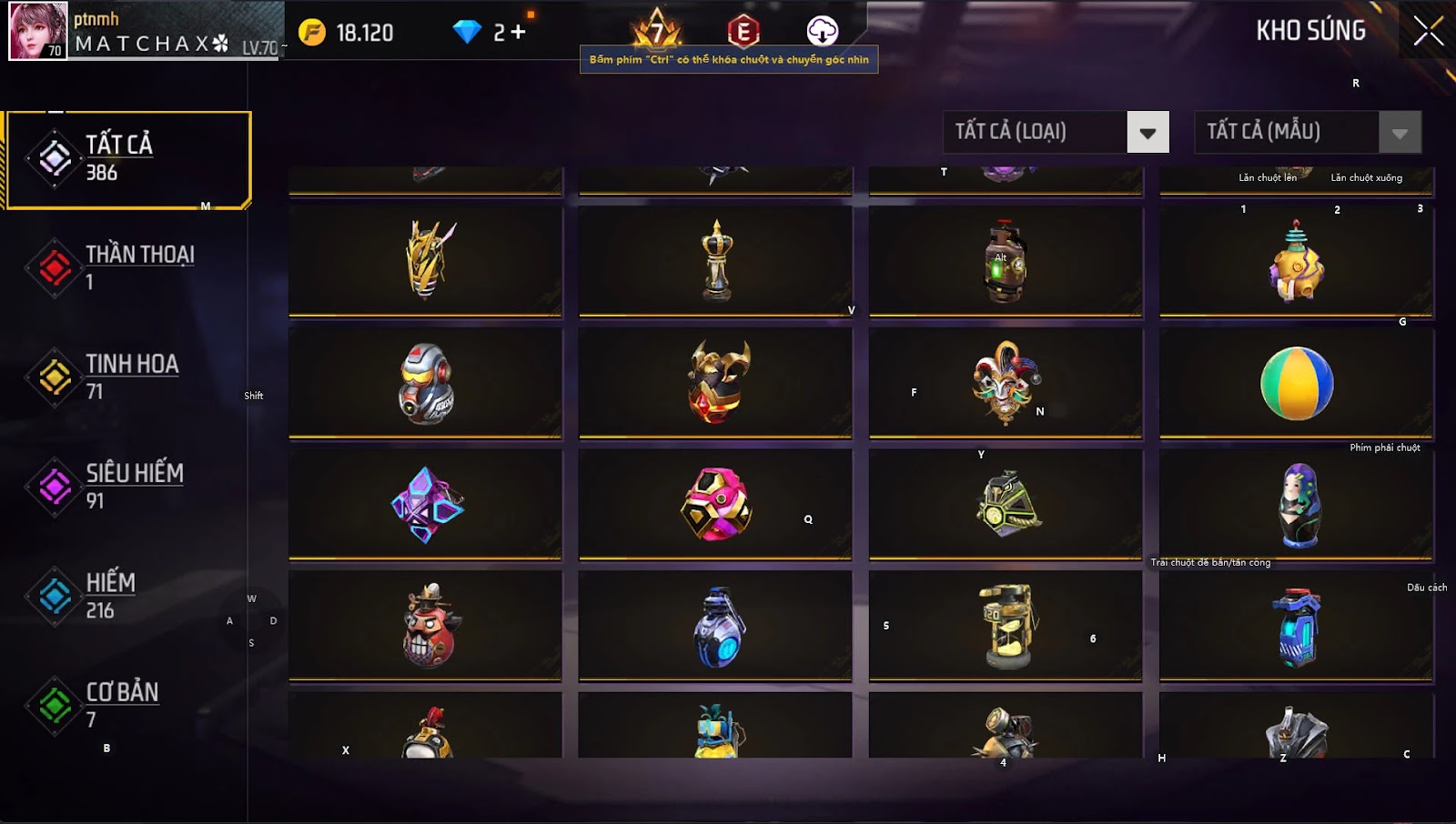
Task: Select the hourglass grenade skin
Action: click(1006, 626)
